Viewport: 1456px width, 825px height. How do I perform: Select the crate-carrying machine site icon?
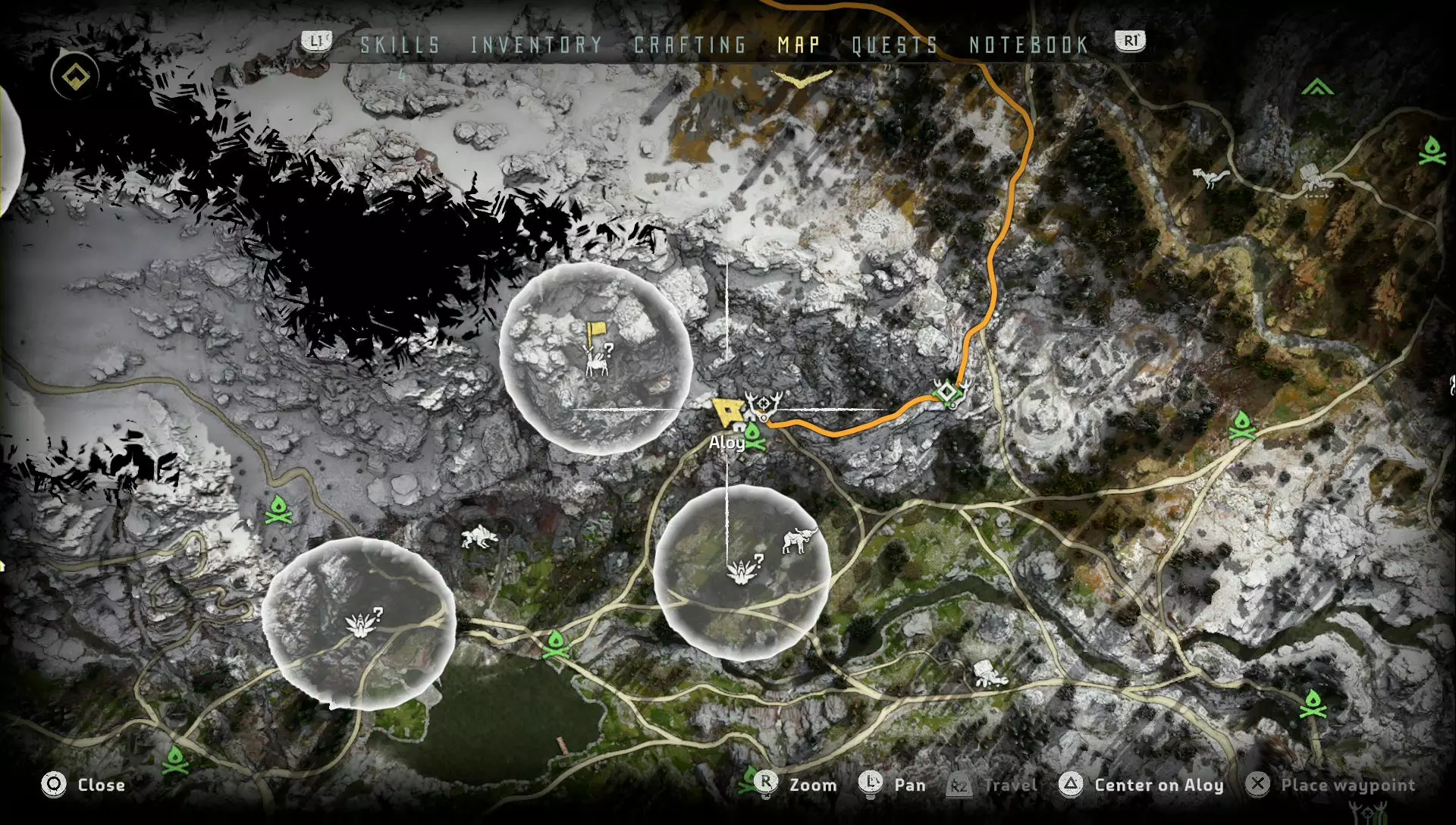(1316, 179)
